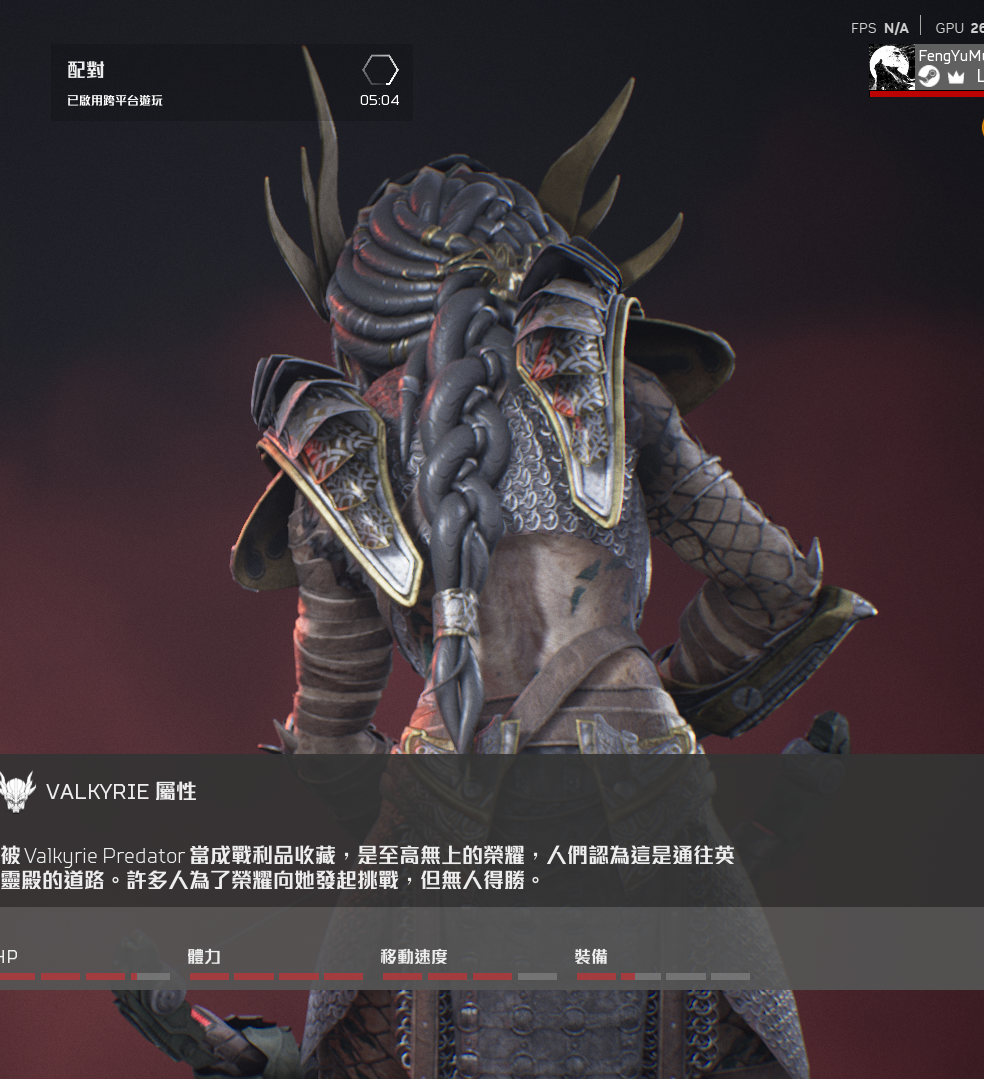Screen dimensions: 984x1079
Task: Click the Valkyrie Predator mask icon
Action: click(x=17, y=792)
